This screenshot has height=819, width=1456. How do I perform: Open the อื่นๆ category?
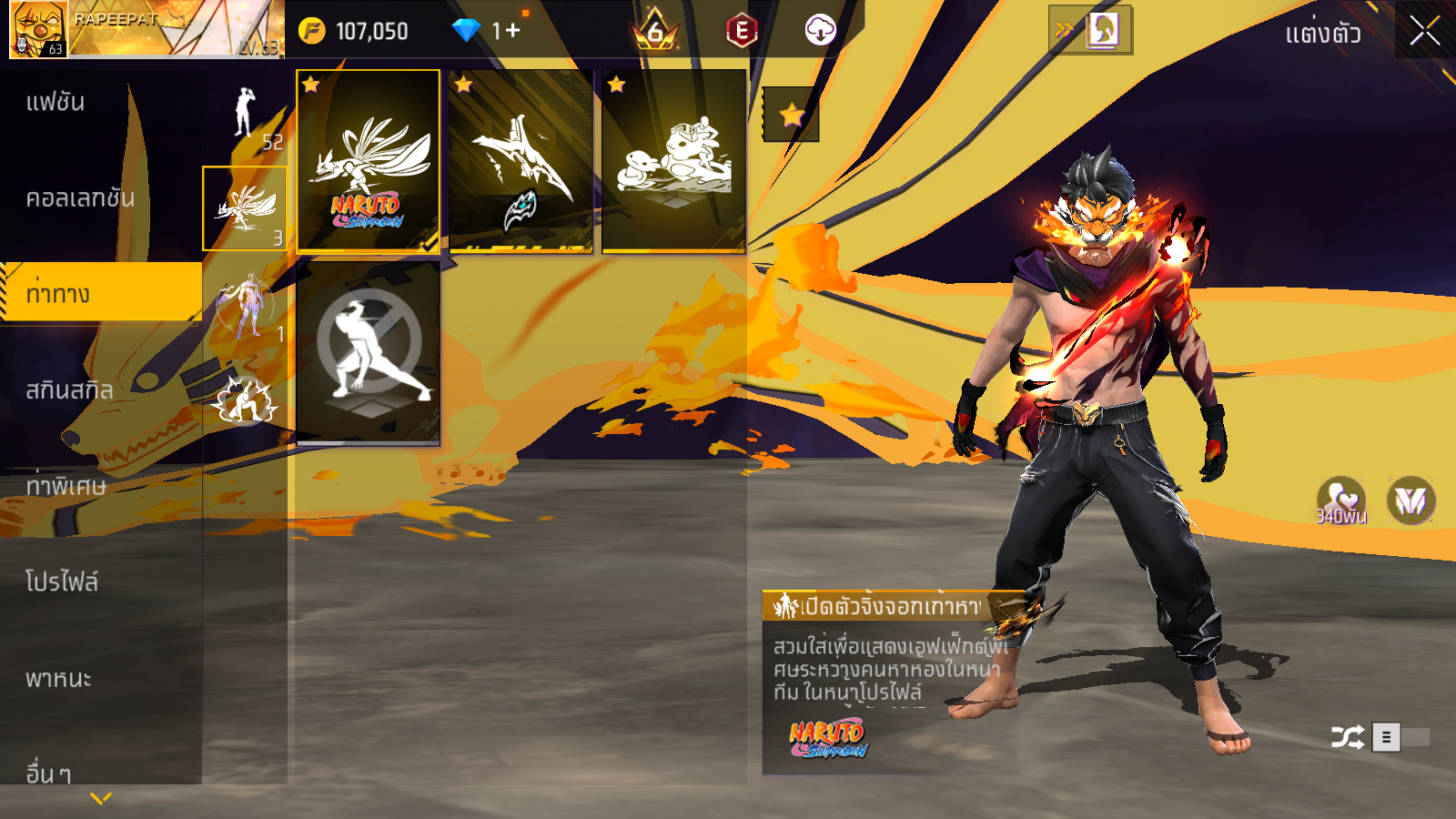pyautogui.click(x=48, y=773)
